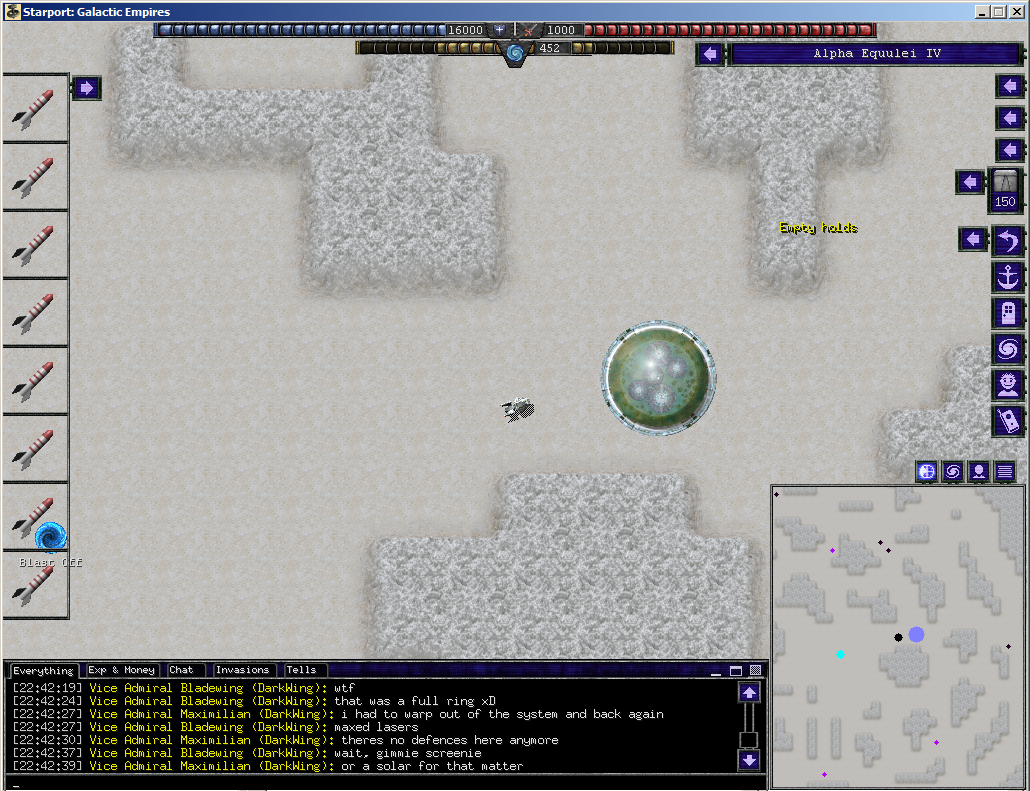
Task: Show the Chat tab
Action: pos(182,670)
